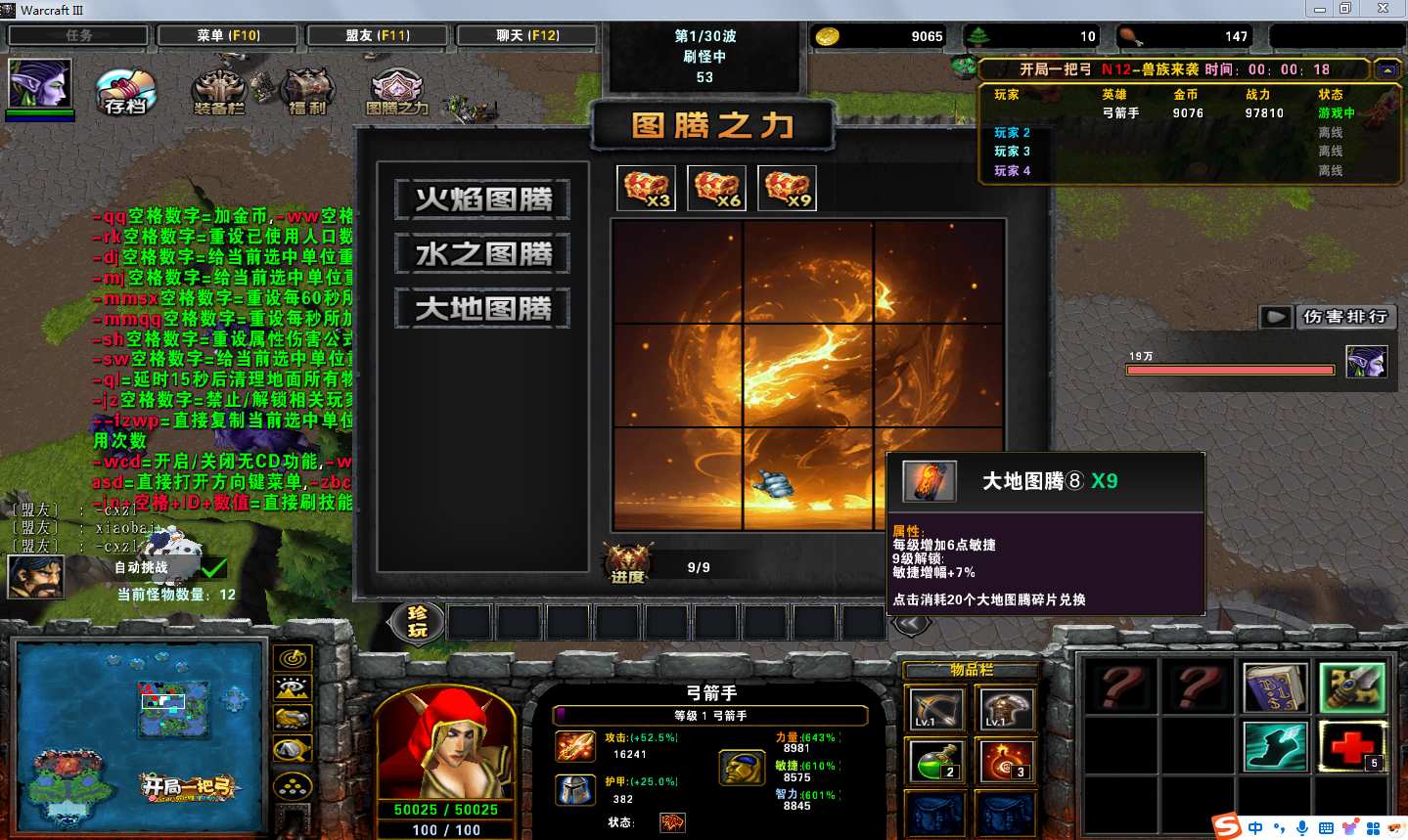The width and height of the screenshot is (1408, 840).
Task: Open the 盟友 (F11) allies menu
Action: point(377,35)
